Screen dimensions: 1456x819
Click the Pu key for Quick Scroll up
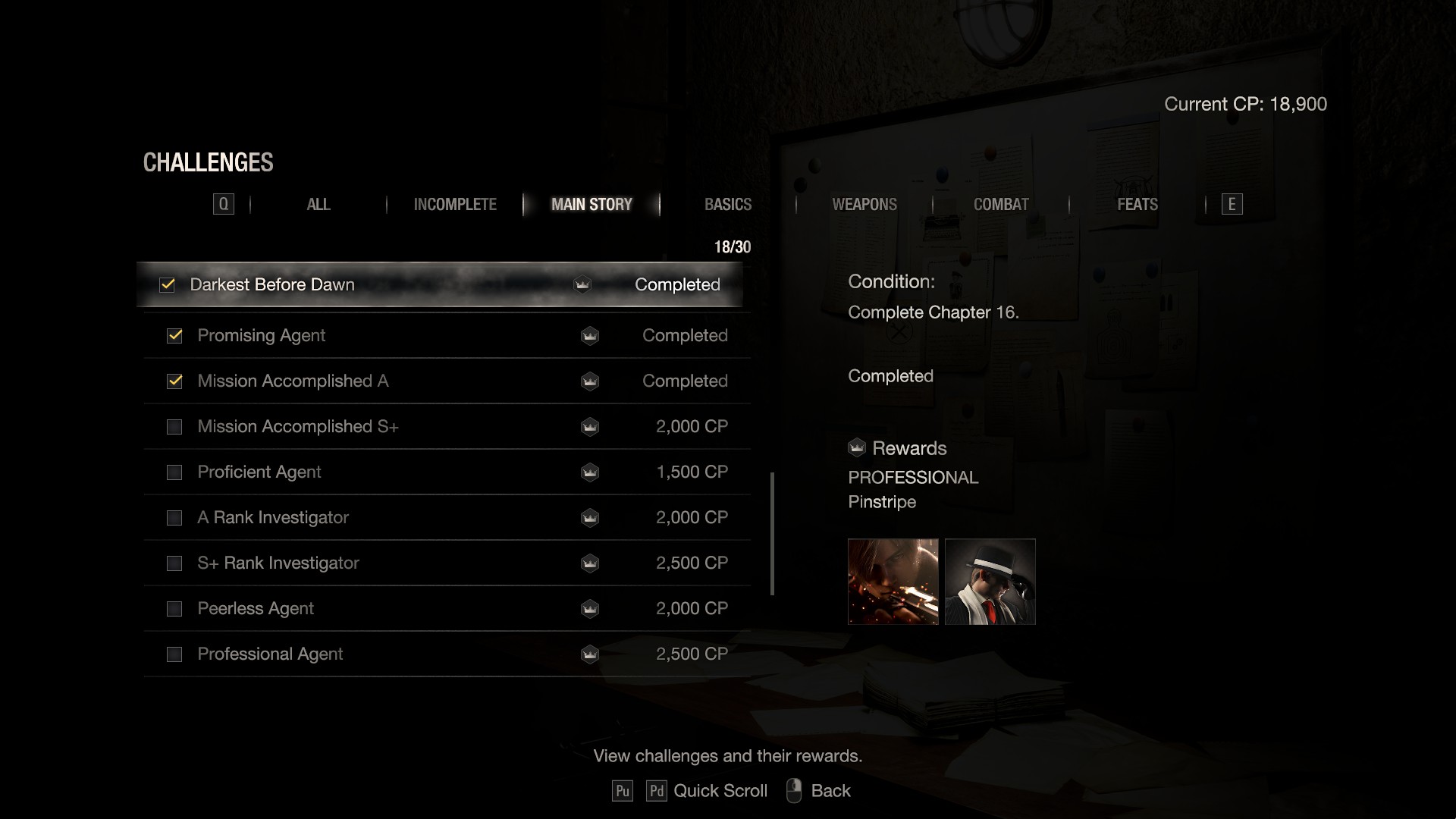coord(623,790)
